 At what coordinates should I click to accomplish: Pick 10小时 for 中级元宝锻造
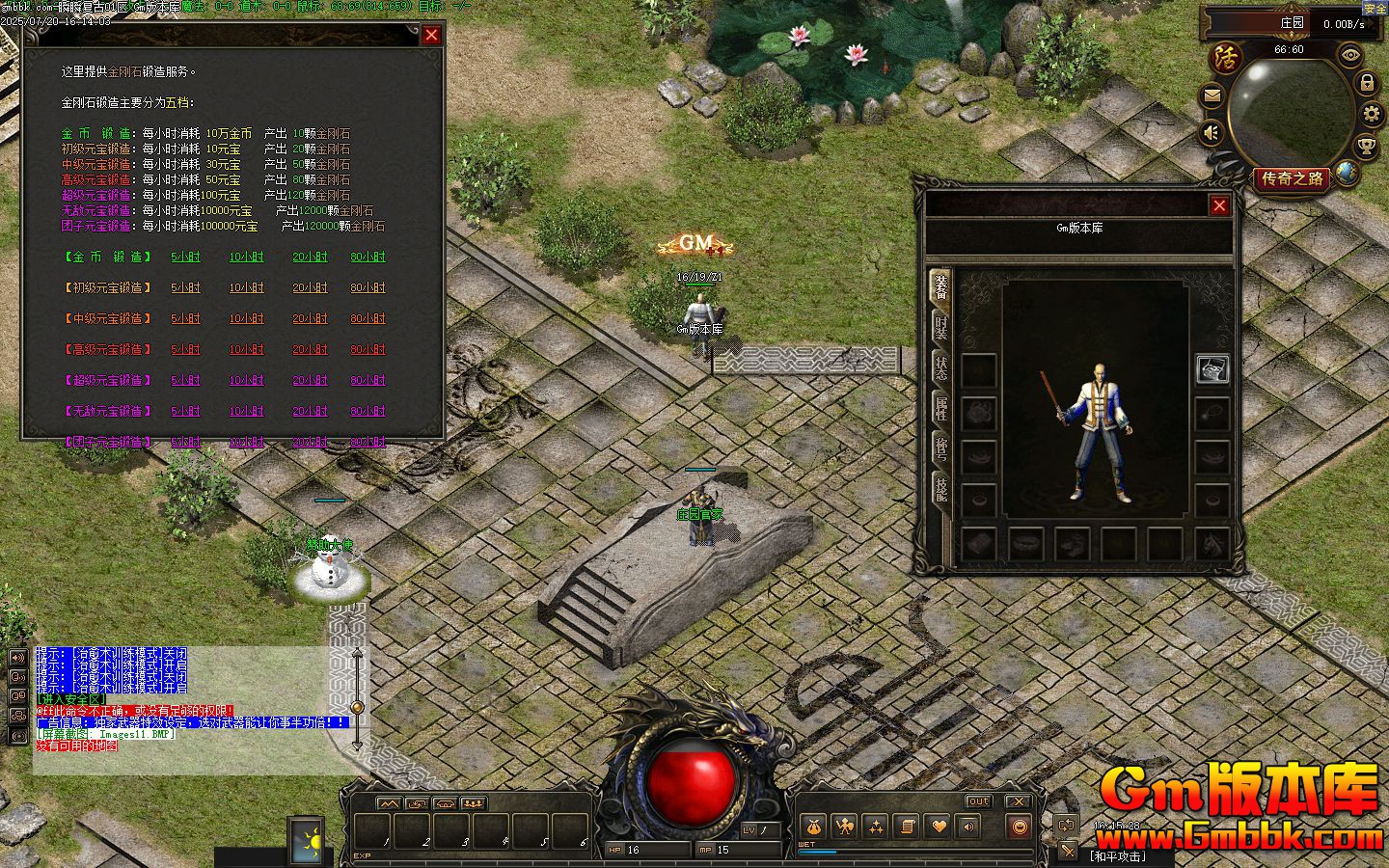tap(246, 319)
